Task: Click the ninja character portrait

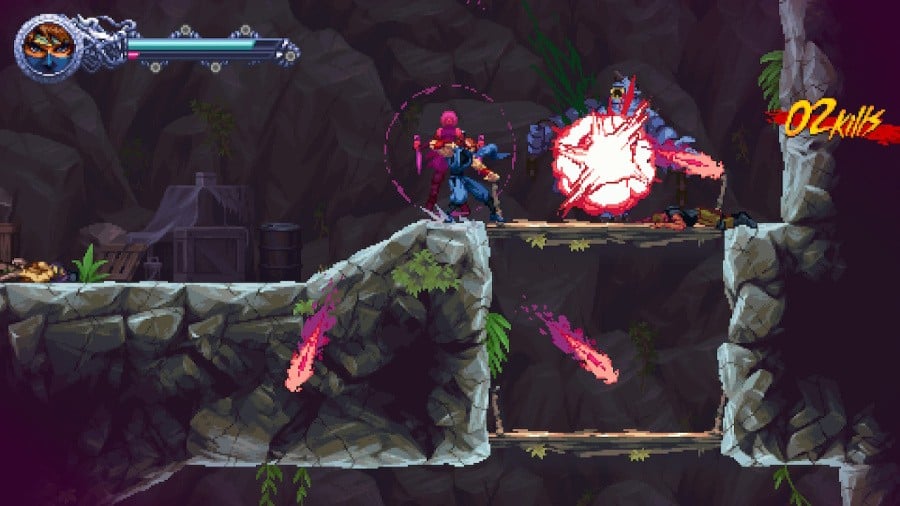Action: pos(48,46)
